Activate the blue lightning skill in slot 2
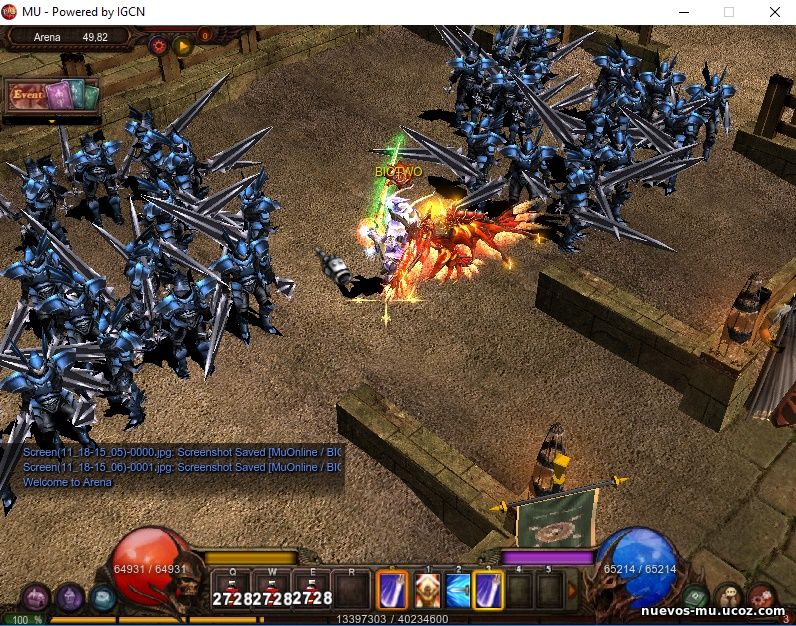Screen dimensions: 796x626 (x=458, y=590)
